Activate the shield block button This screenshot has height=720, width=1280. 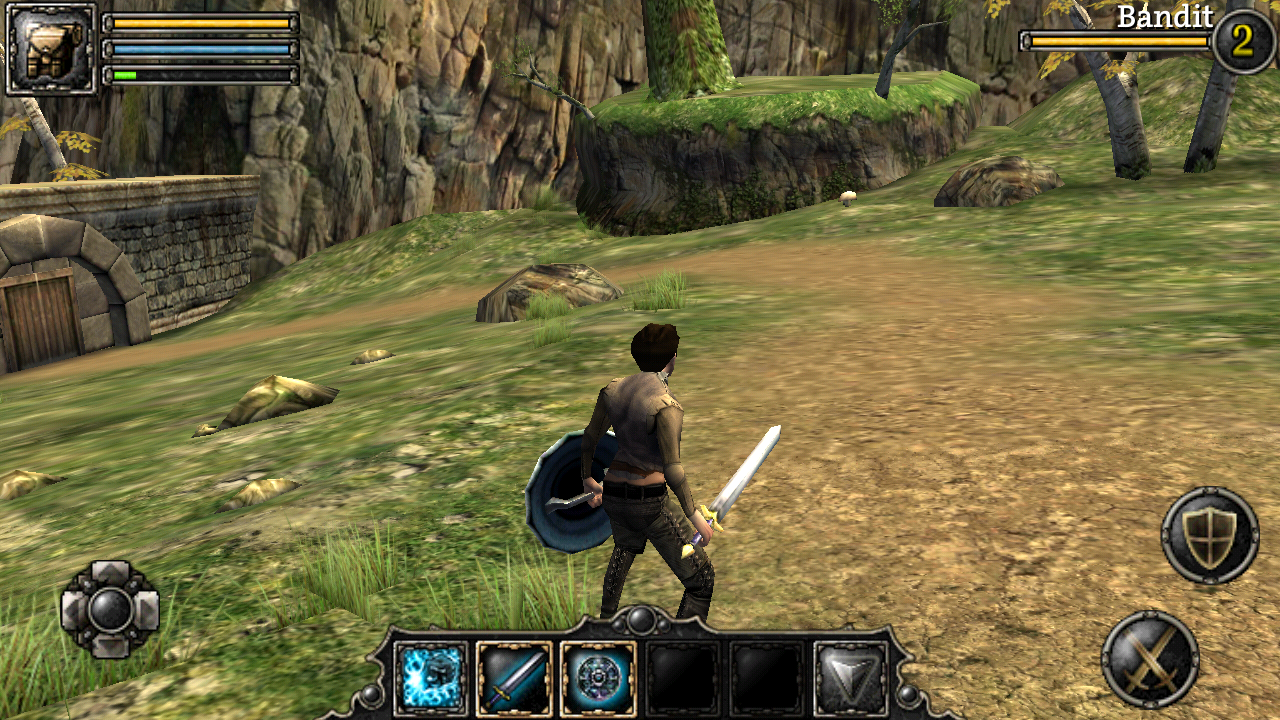tap(1210, 536)
